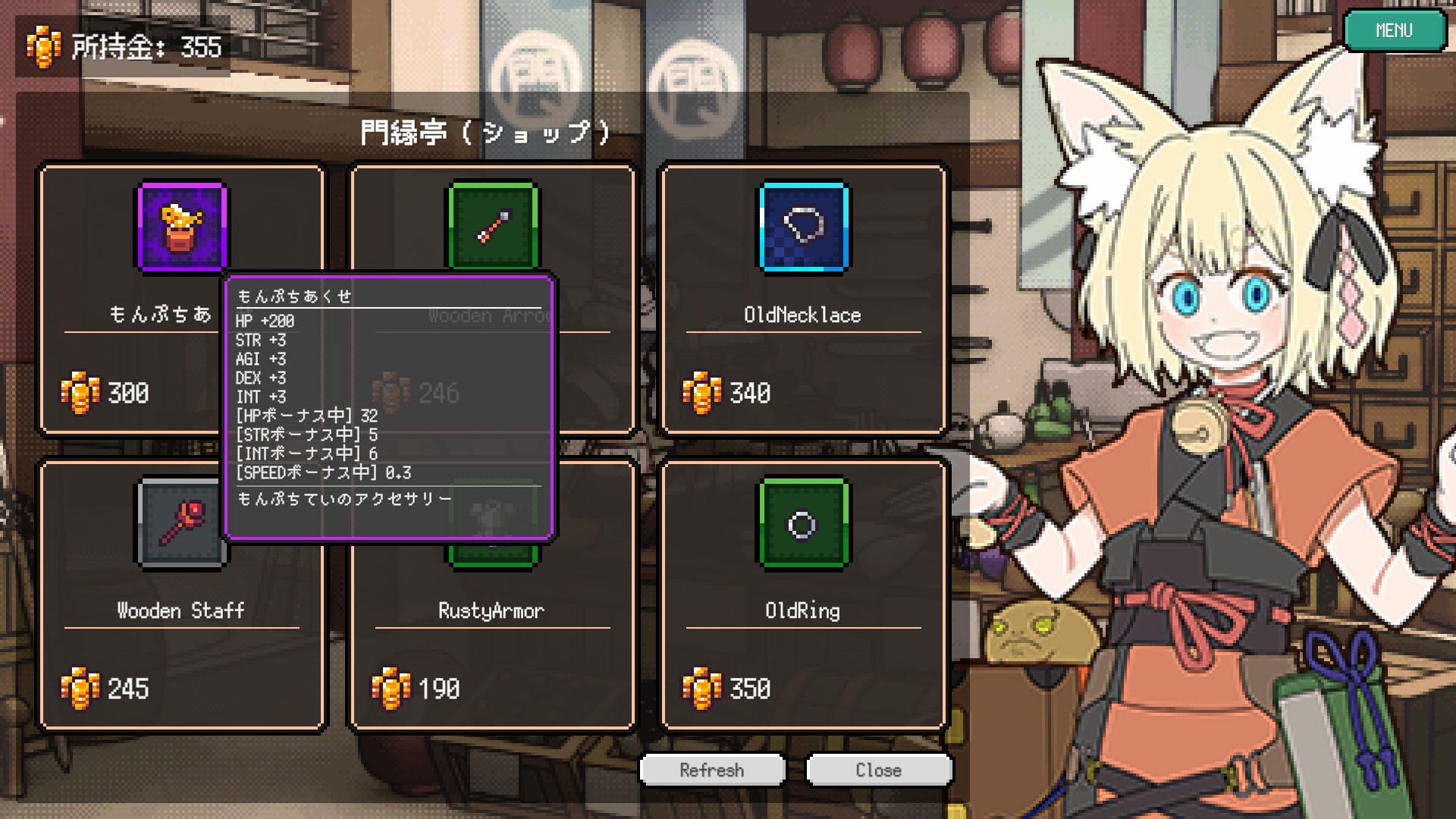Click the Wooden Arrow green item icon
Viewport: 1456px width, 819px height.
(491, 227)
